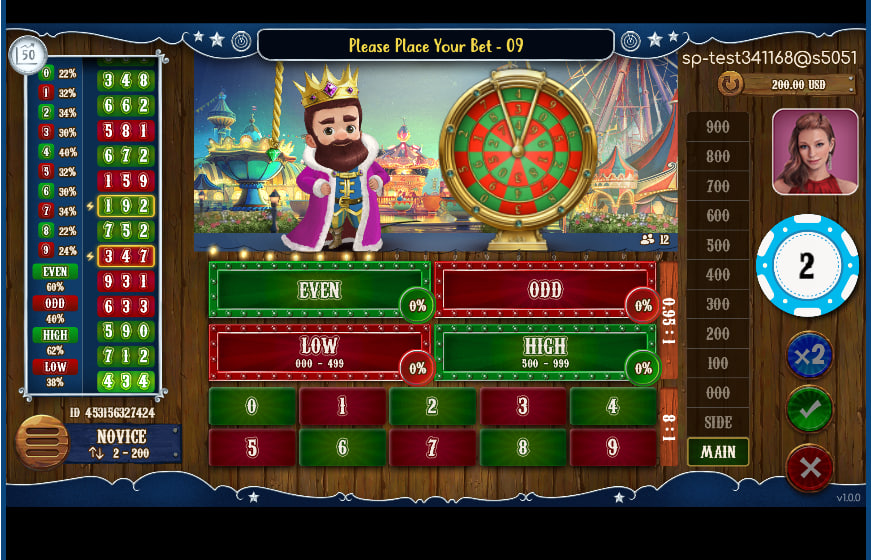Choose the 500 range option
The height and width of the screenshot is (560, 880).
coord(718,245)
